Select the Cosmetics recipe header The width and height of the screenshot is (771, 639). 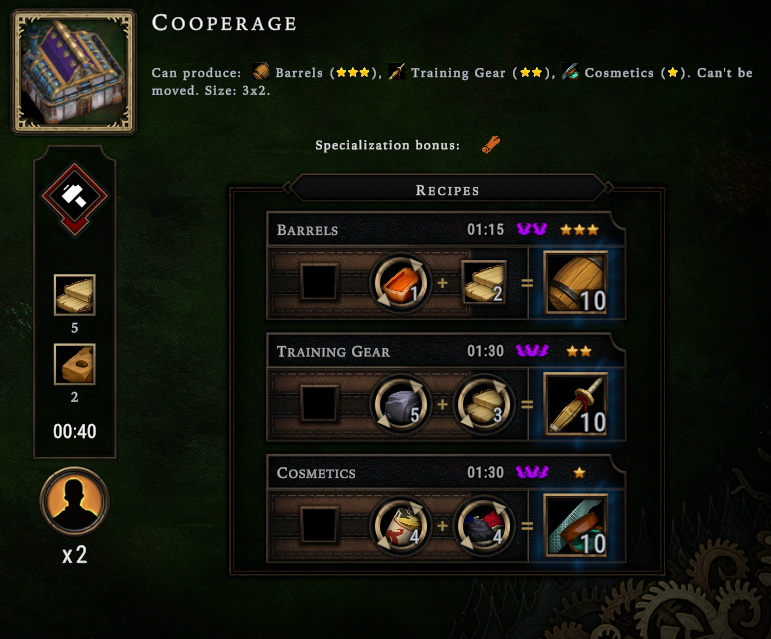(440, 472)
